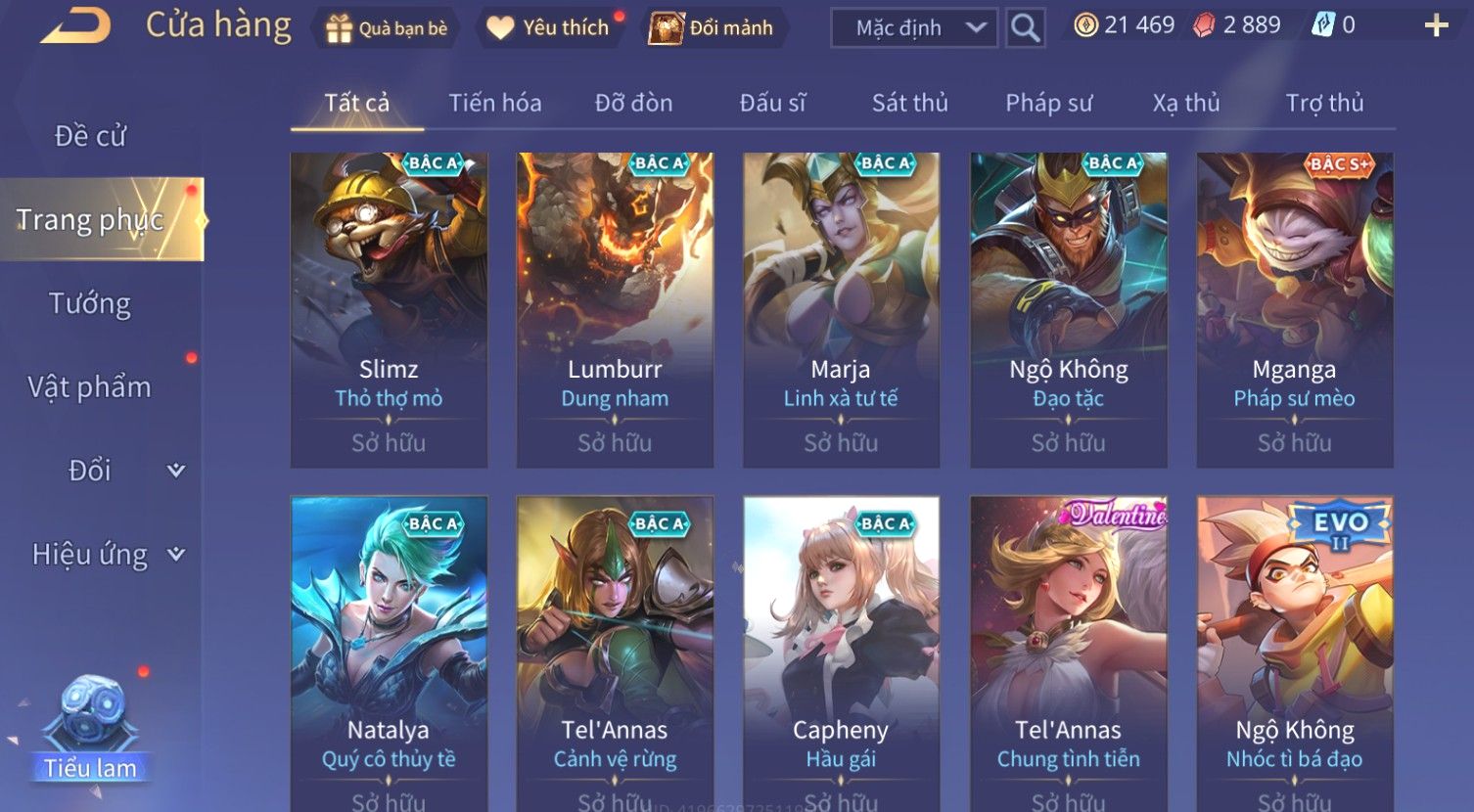Open Quà bạn bè gift menu
Image resolution: width=1474 pixels, height=812 pixels.
click(x=387, y=28)
